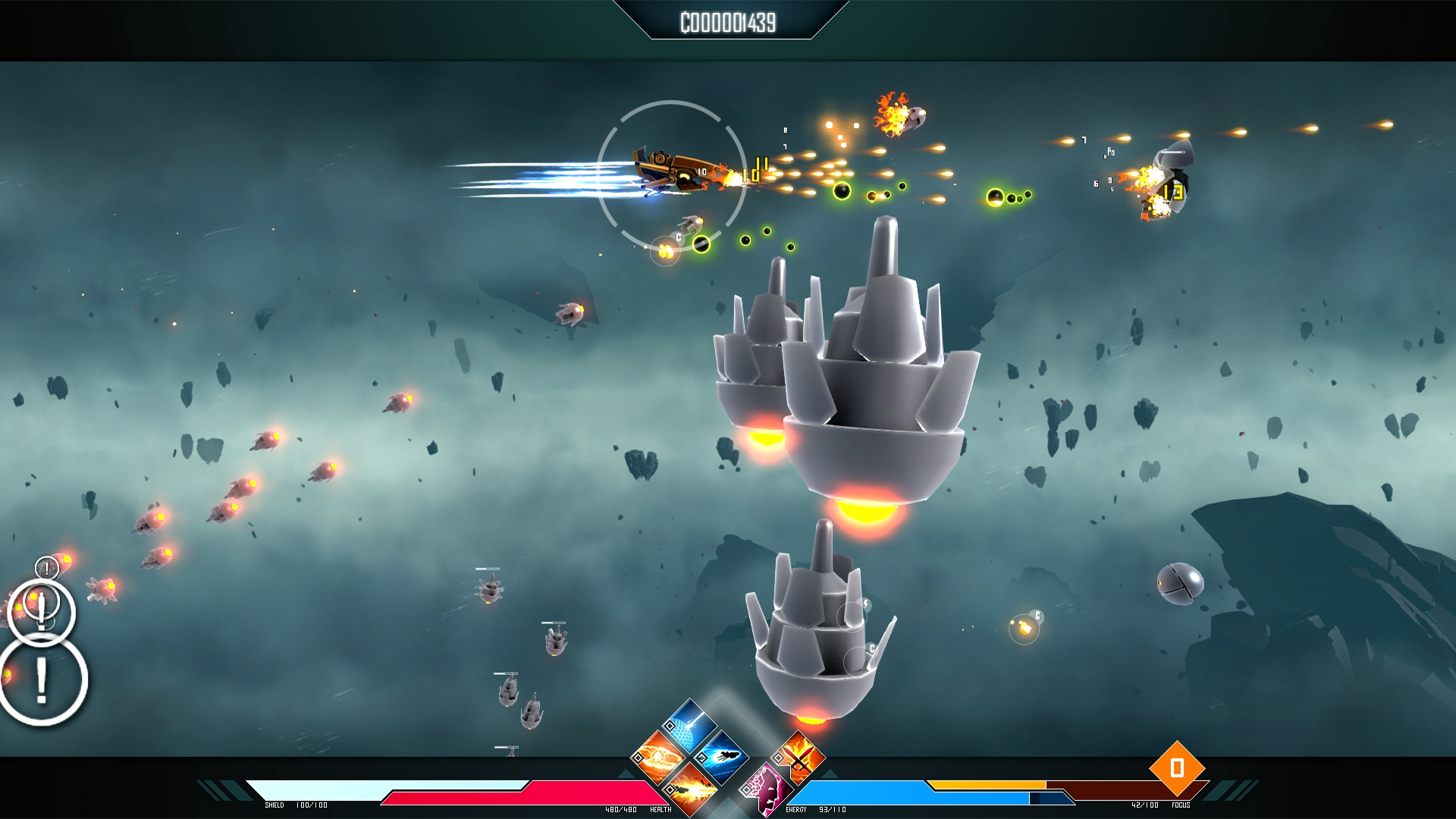Screen dimensions: 1456x819
Task: Activate the pink psionic head skill icon
Action: 765,789
